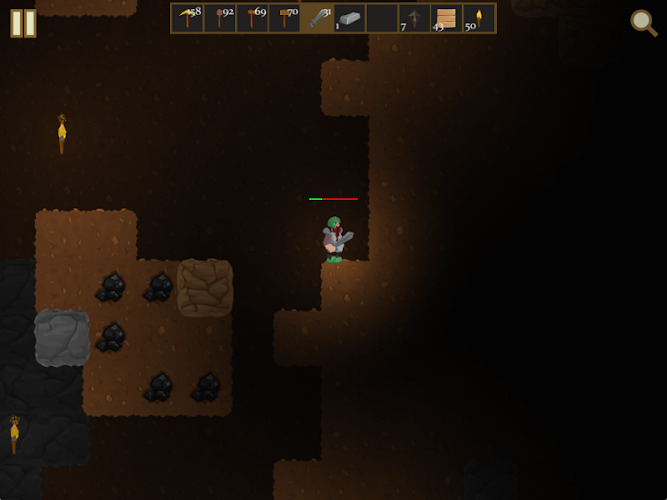This screenshot has width=667, height=500.
Task: Choose the torch stack of 50
Action: coord(478,18)
